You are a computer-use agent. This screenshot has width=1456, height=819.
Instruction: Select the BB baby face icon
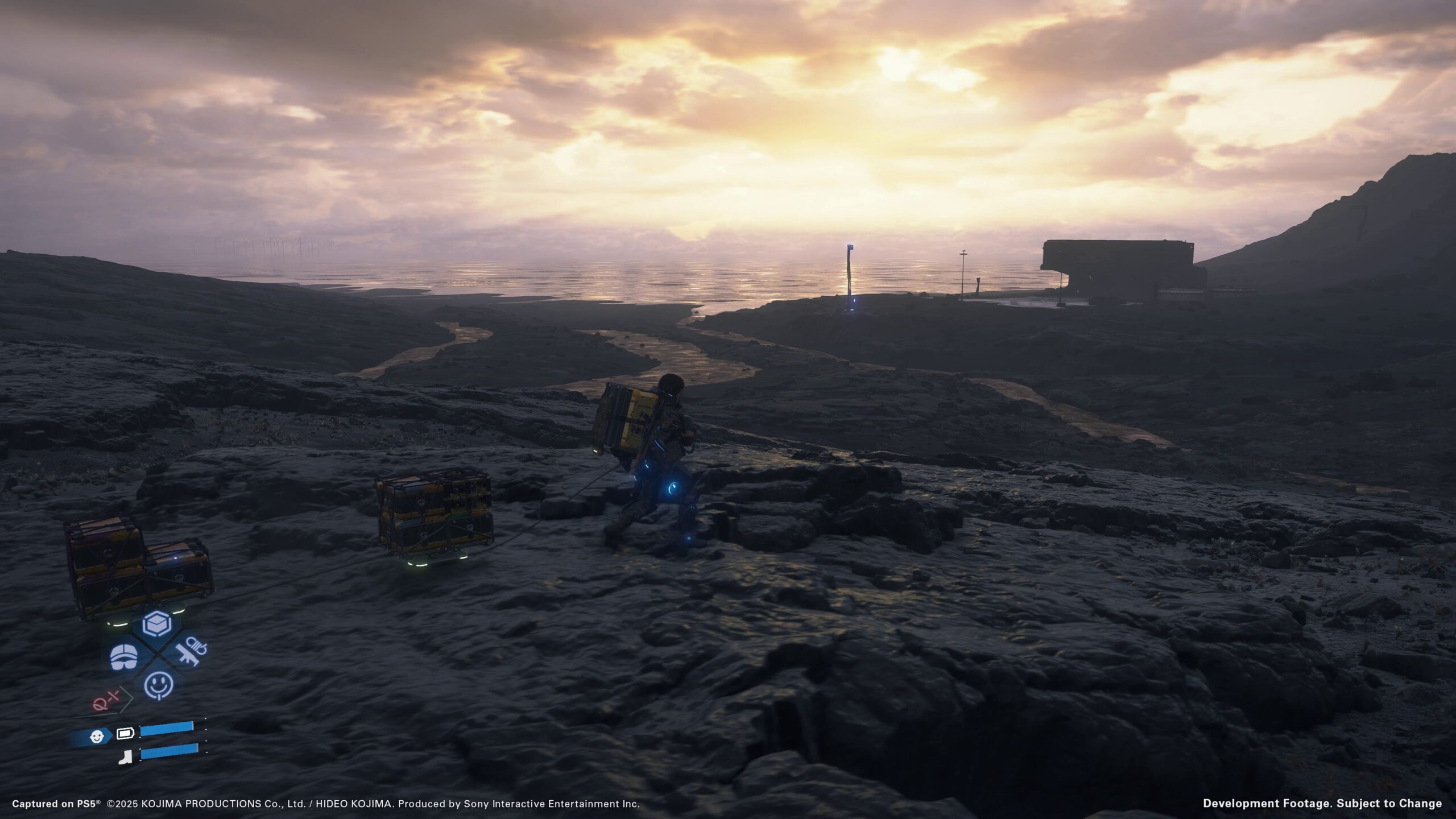tap(98, 737)
